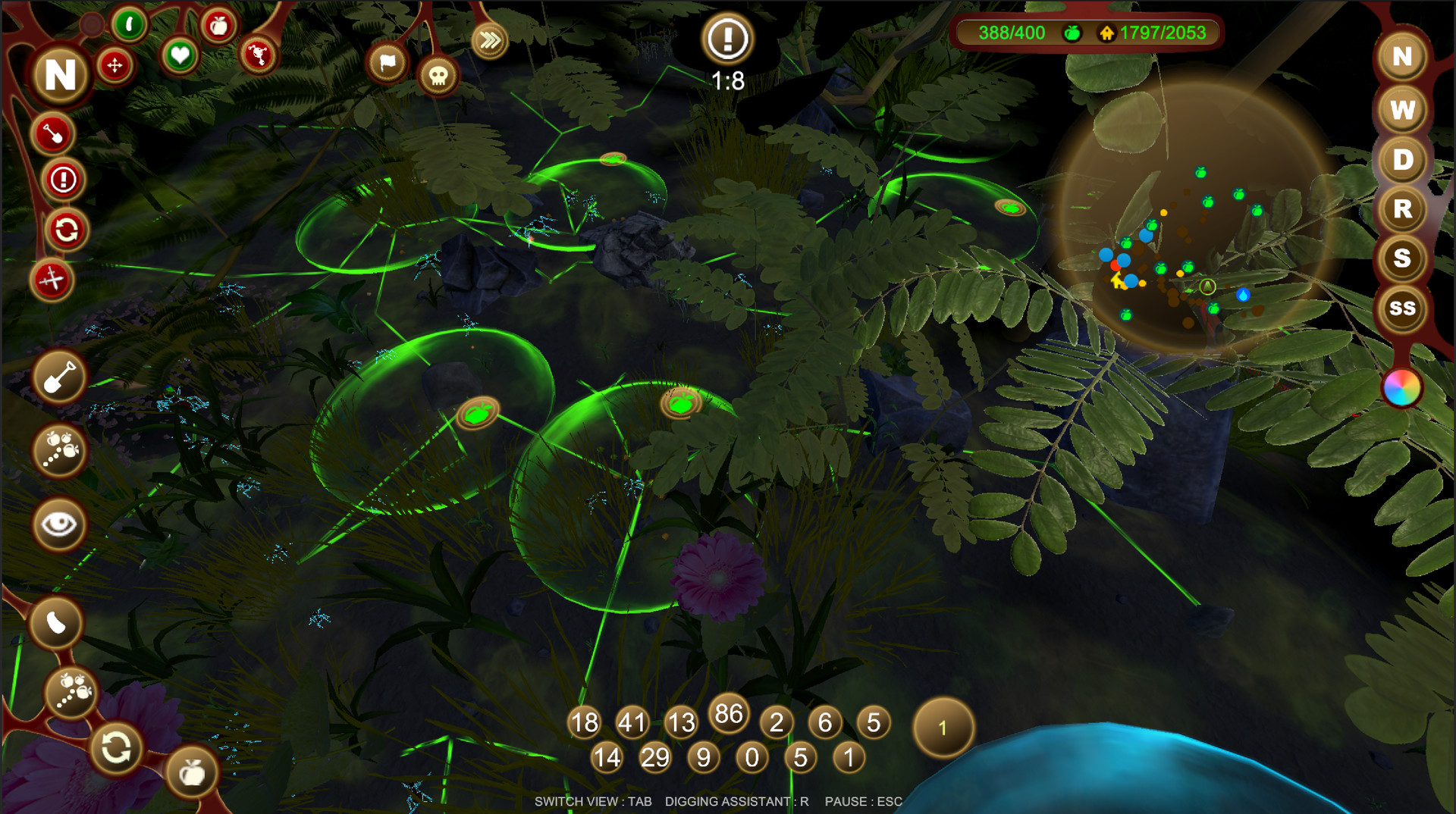Select the R button on the right column

pos(1402,209)
